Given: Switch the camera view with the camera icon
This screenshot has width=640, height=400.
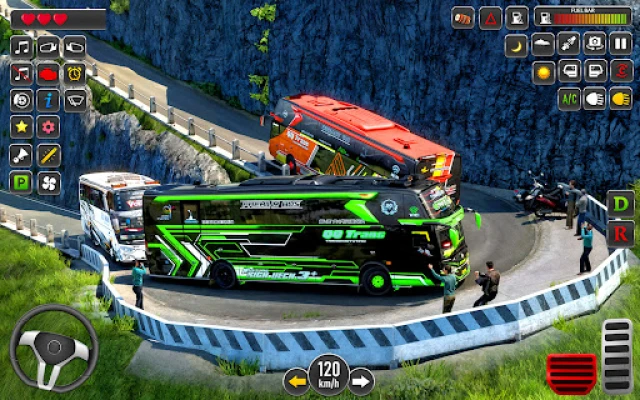Looking at the screenshot, I should [595, 44].
